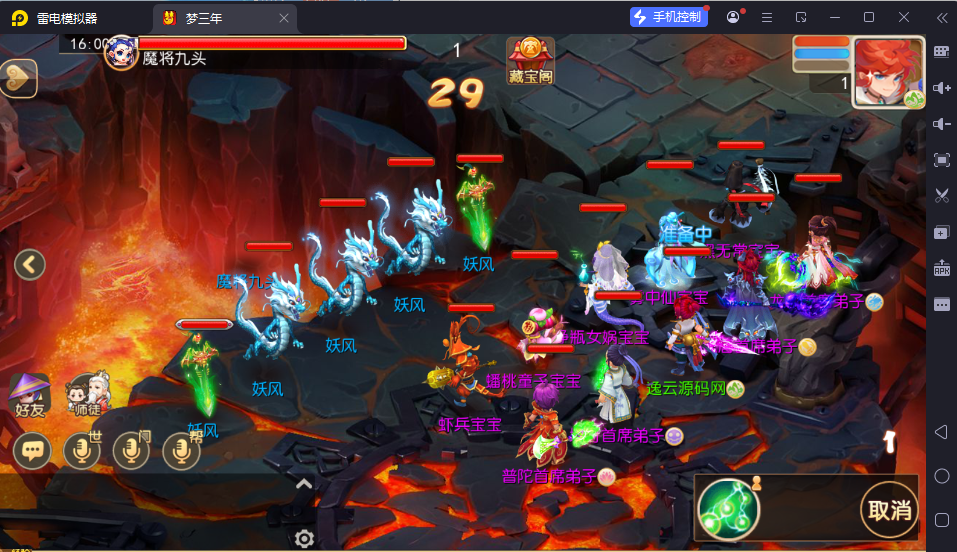Click the tan arrow tab at top-left

point(18,77)
